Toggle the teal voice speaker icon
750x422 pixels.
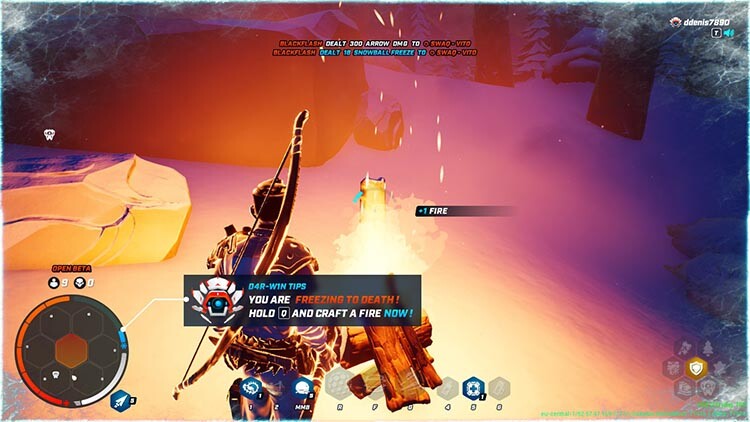(x=730, y=32)
